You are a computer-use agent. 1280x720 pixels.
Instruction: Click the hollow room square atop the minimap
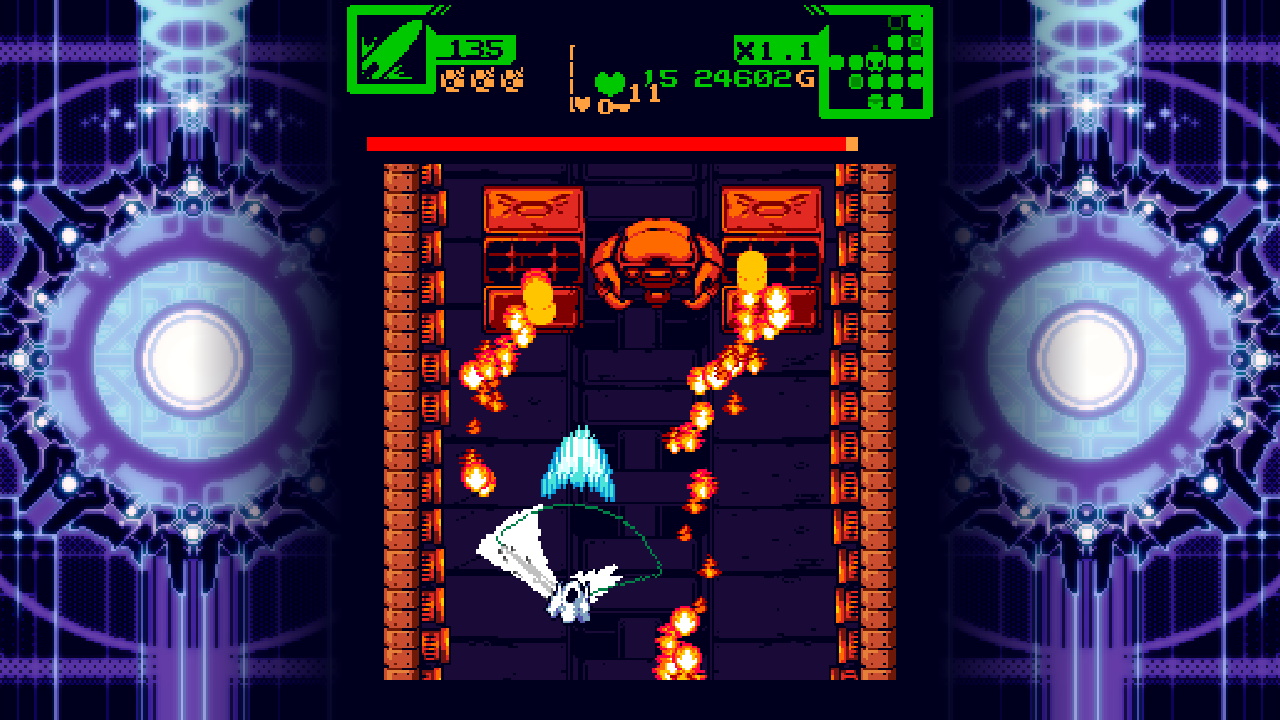click(x=895, y=21)
